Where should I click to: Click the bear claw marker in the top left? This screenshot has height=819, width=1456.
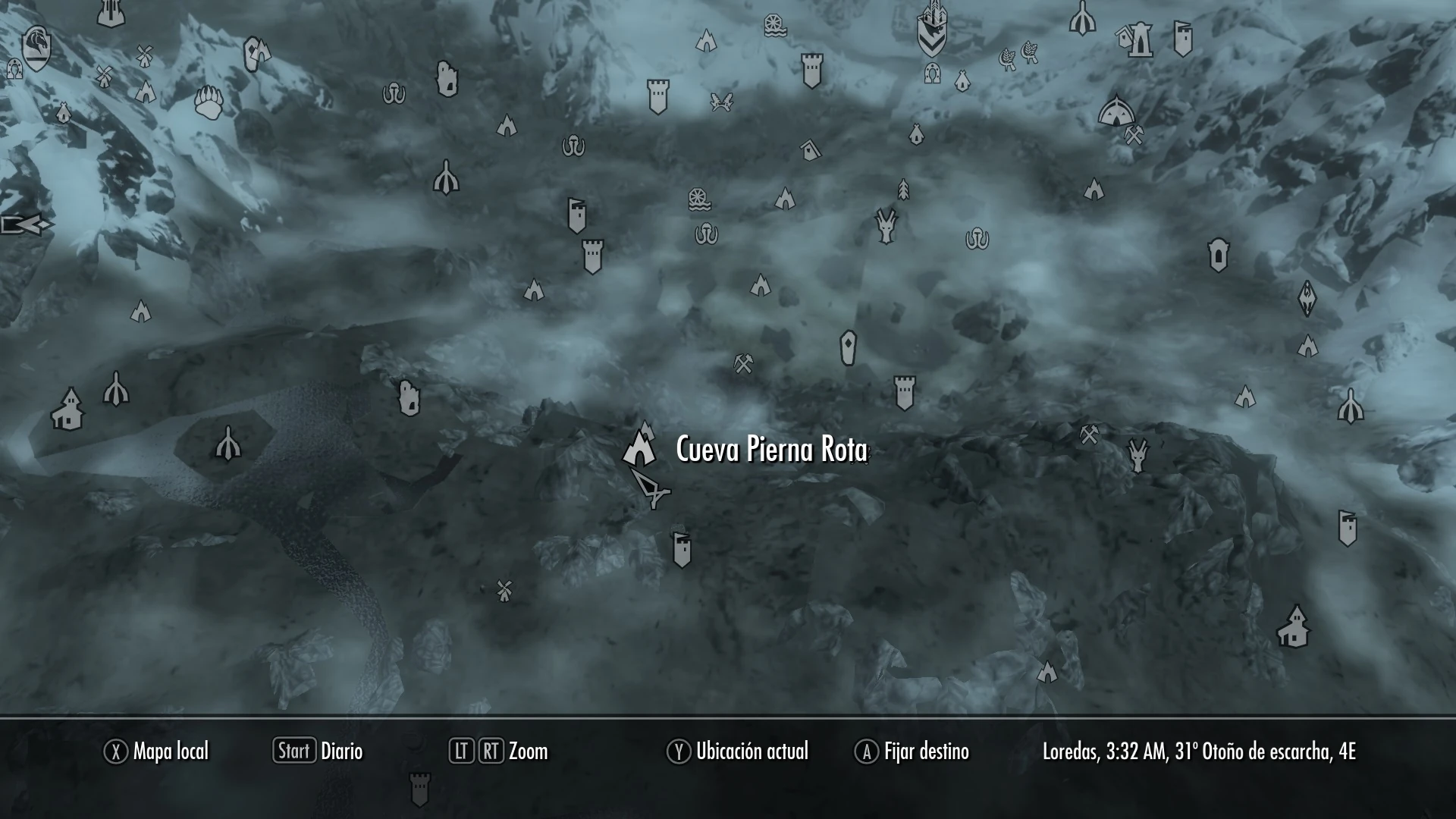(209, 102)
